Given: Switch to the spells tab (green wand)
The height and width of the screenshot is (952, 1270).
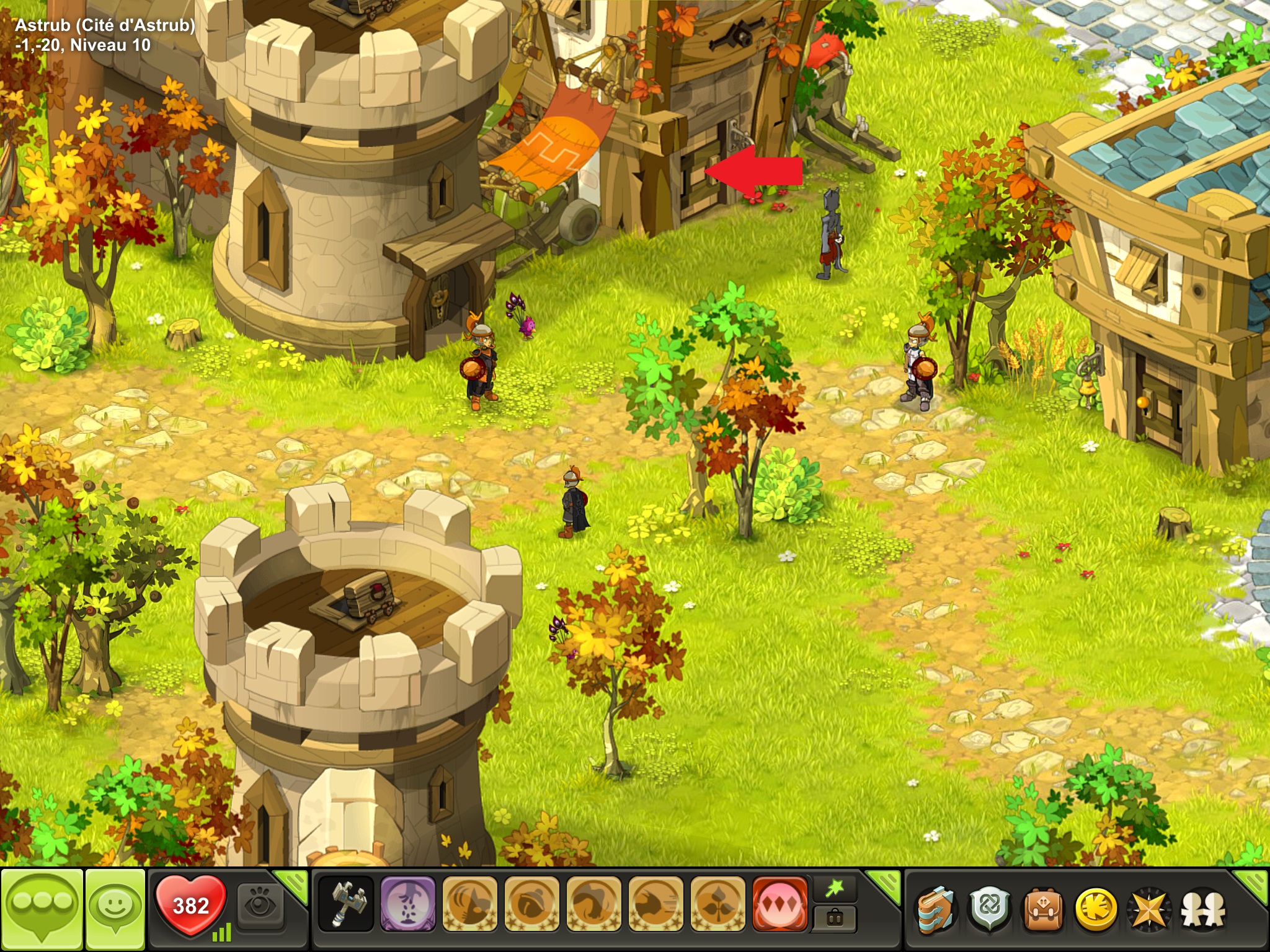Looking at the screenshot, I should [835, 889].
